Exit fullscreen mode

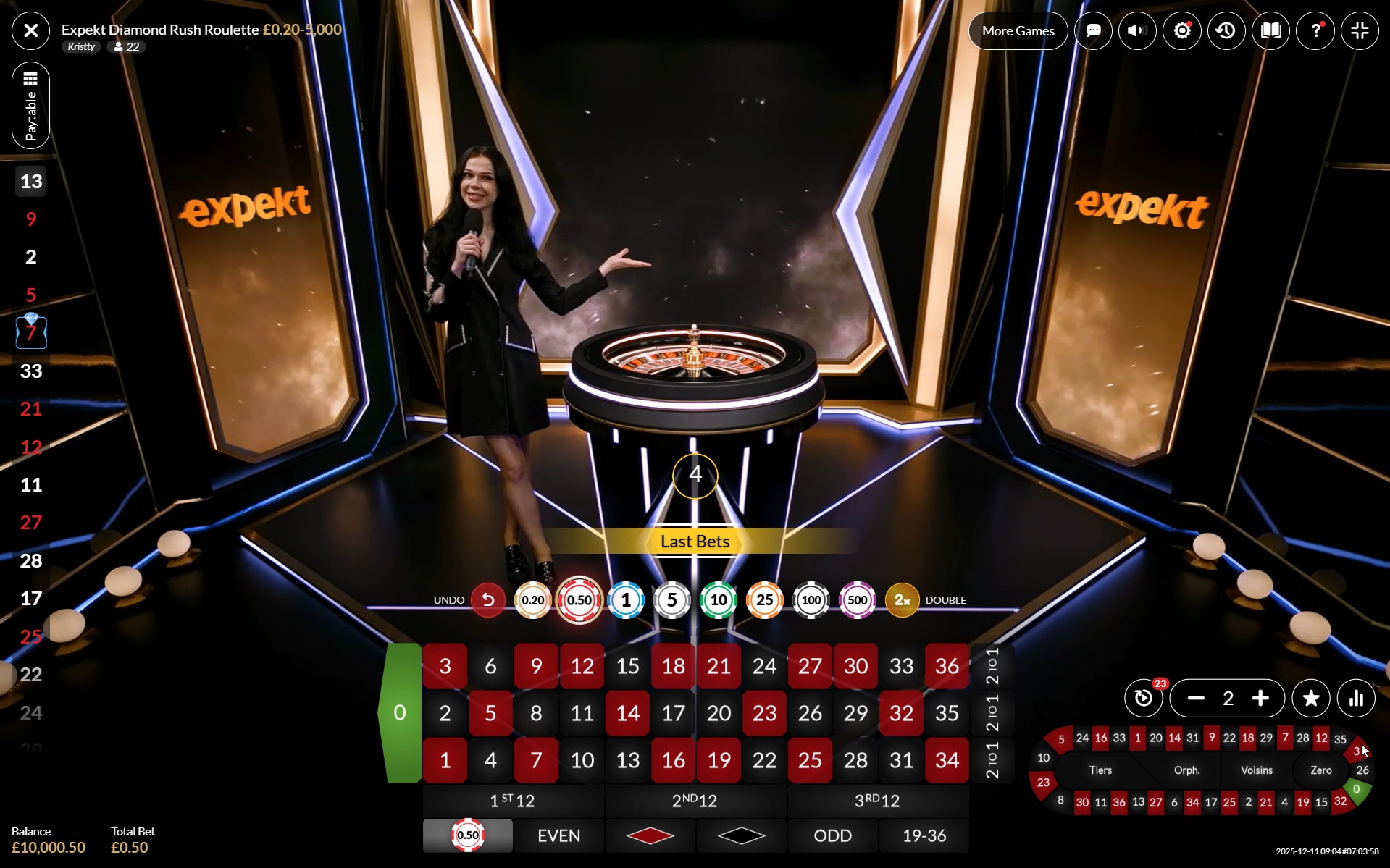click(1360, 30)
